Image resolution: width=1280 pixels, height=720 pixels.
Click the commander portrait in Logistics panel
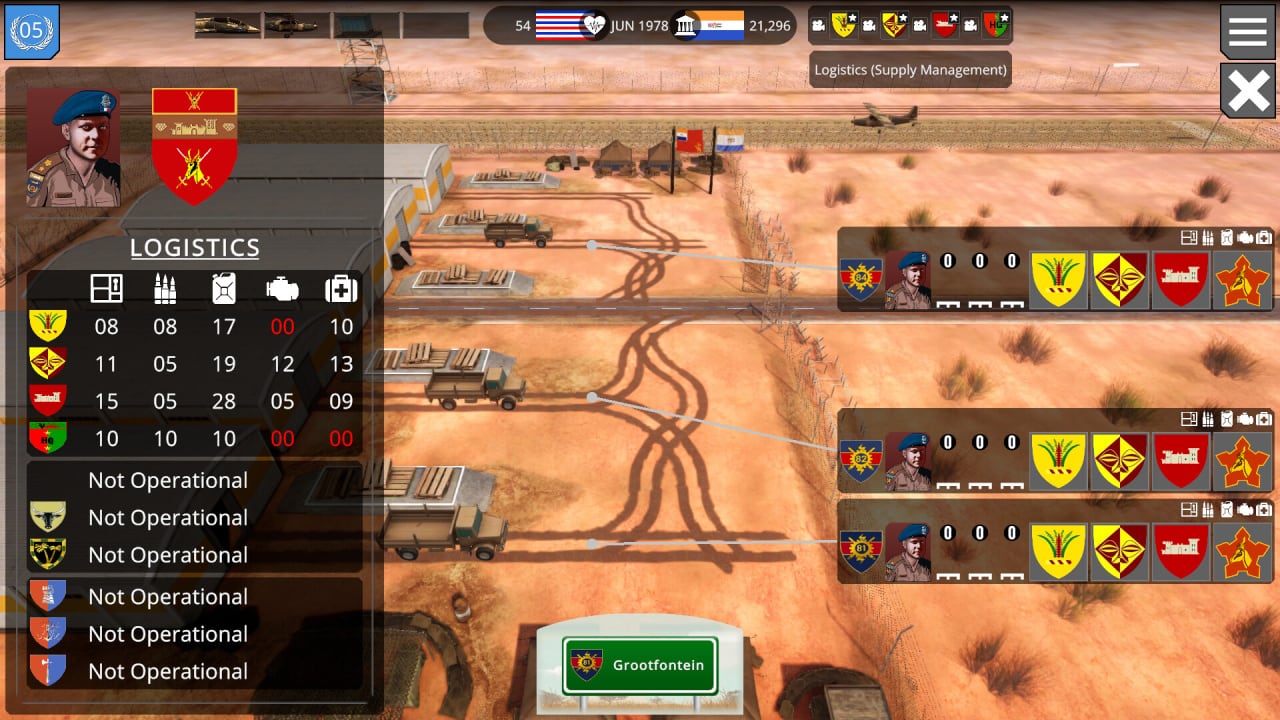[74, 147]
